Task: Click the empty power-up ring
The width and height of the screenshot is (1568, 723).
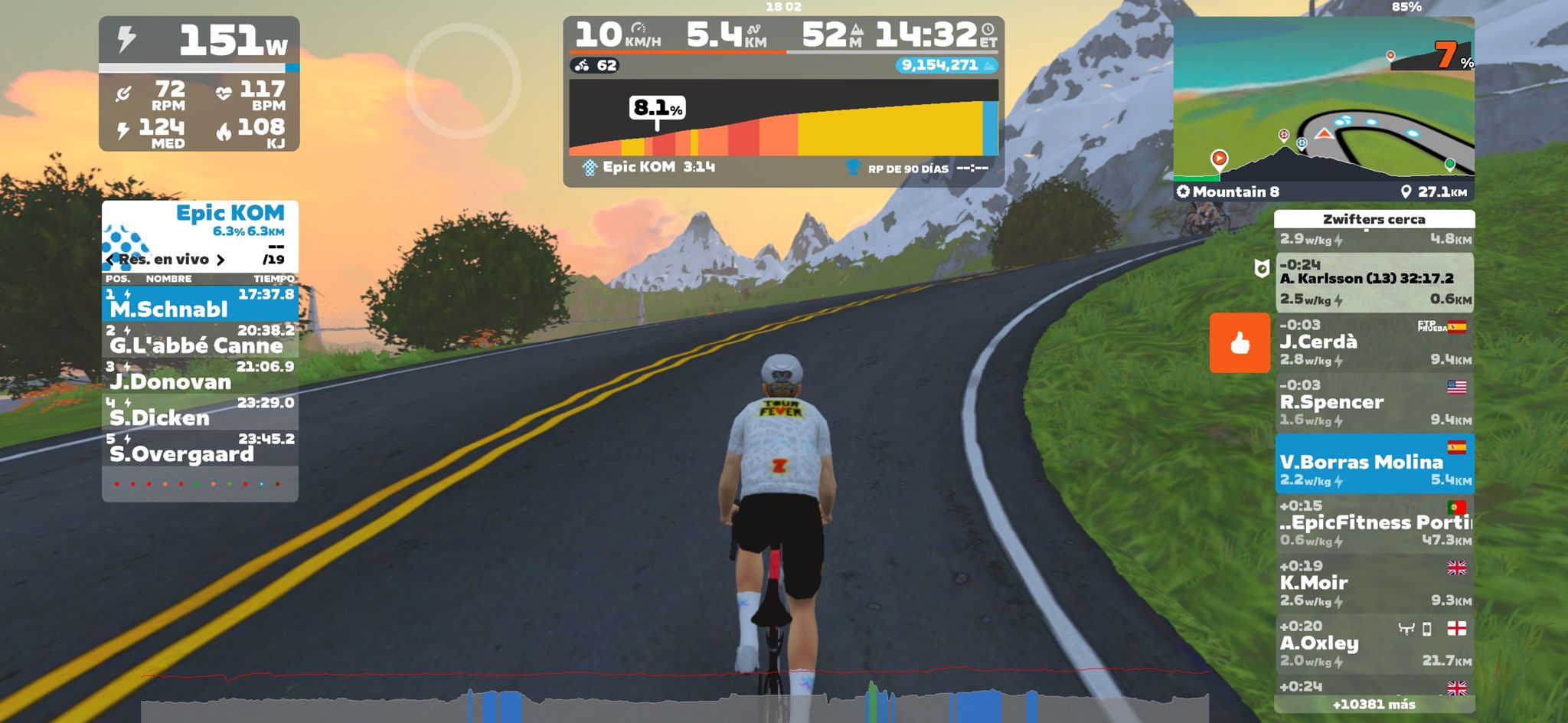Action: (462, 80)
